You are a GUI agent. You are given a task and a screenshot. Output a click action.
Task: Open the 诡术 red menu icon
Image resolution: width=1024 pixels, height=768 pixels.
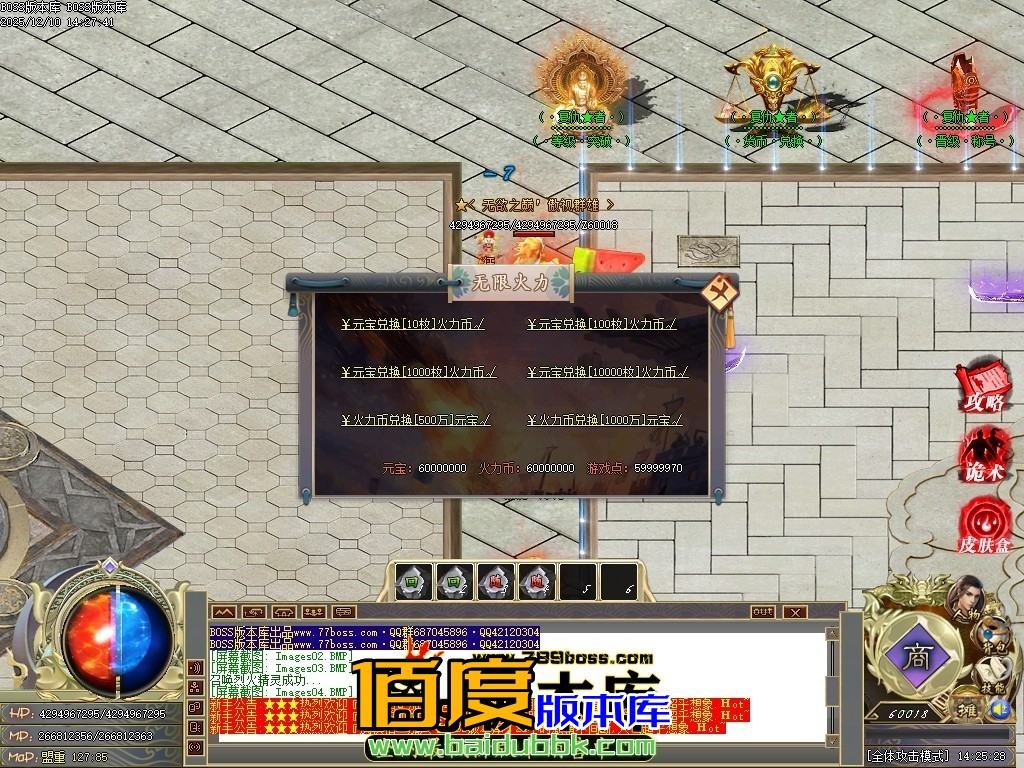click(x=982, y=458)
